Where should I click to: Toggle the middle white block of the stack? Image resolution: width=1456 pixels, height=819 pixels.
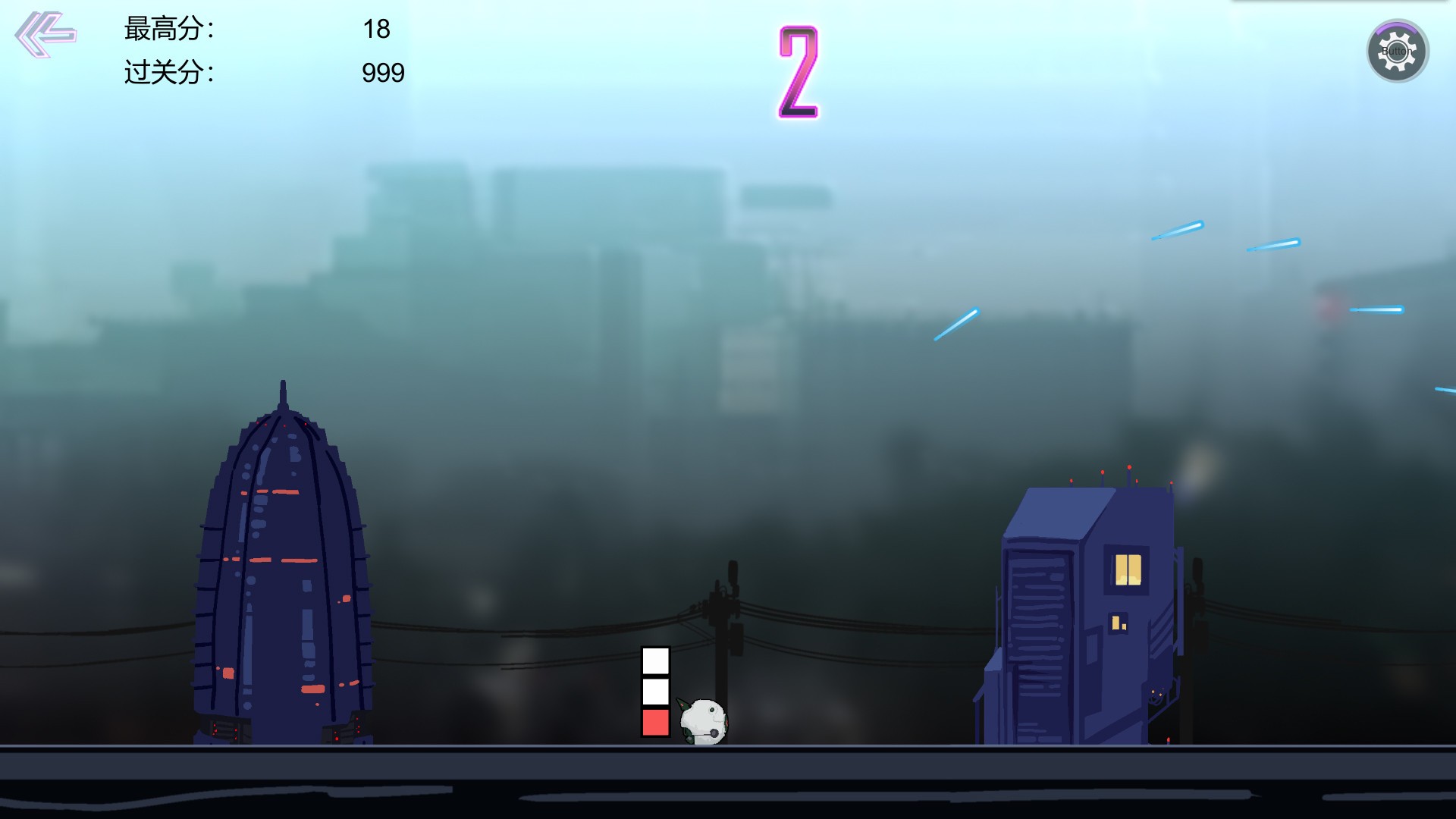coord(654,692)
